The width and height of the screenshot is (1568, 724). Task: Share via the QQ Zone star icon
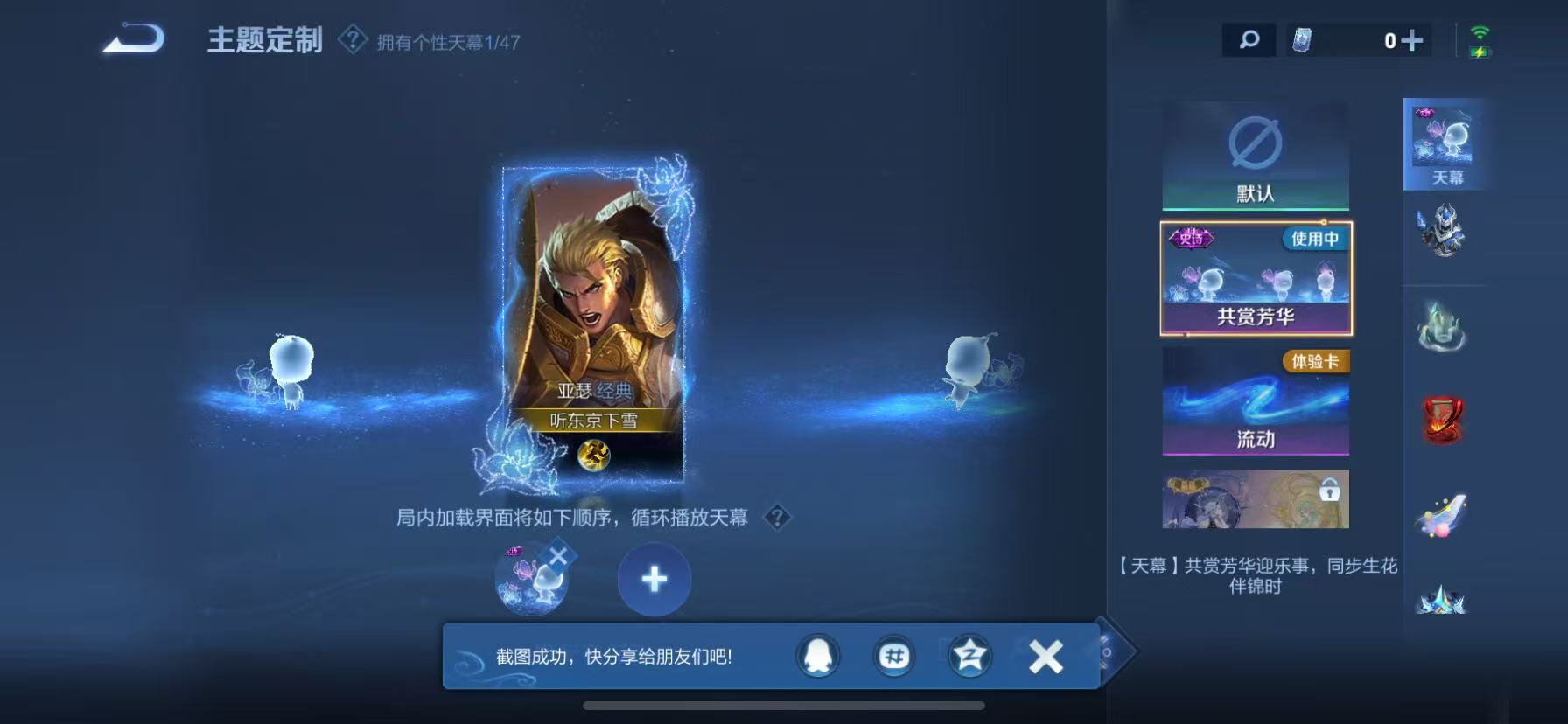point(968,656)
